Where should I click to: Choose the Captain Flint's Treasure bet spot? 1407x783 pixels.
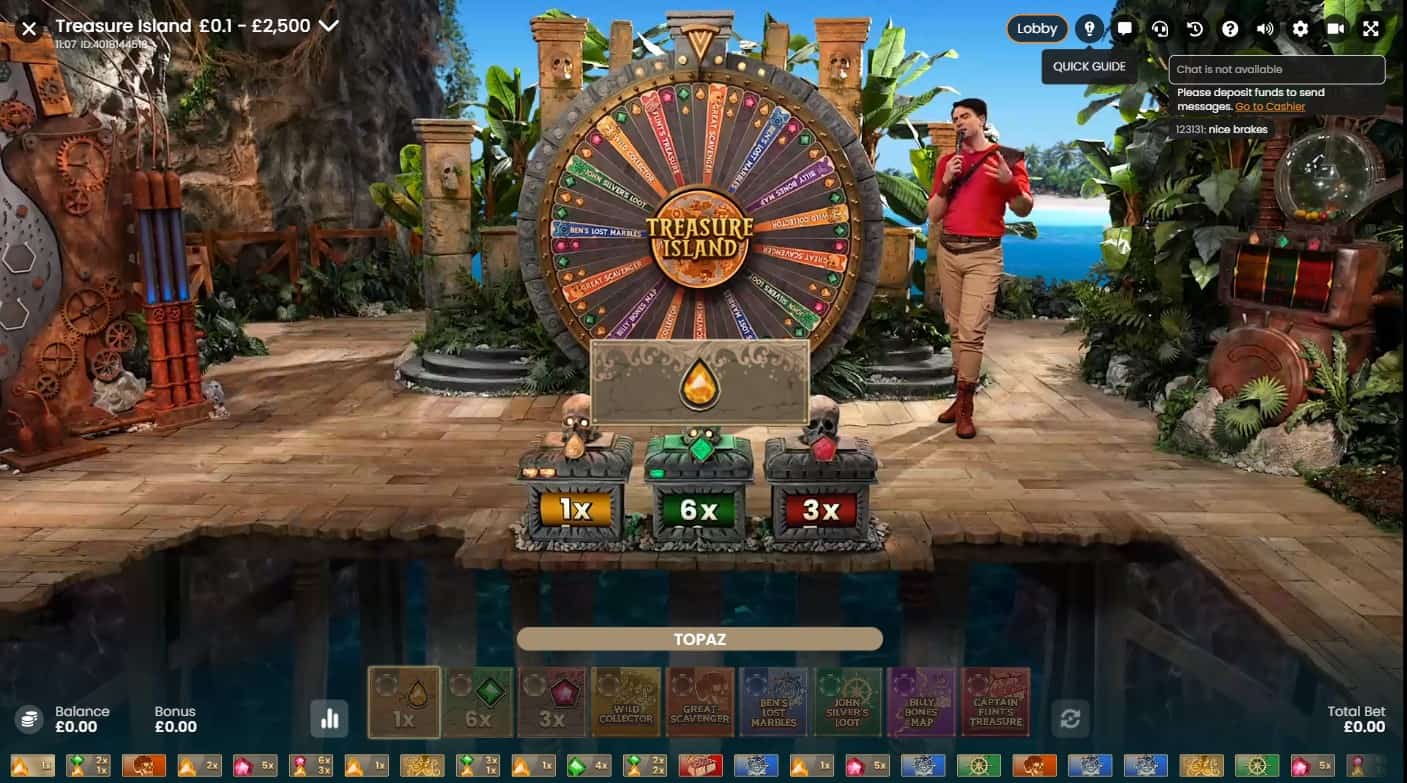click(996, 702)
